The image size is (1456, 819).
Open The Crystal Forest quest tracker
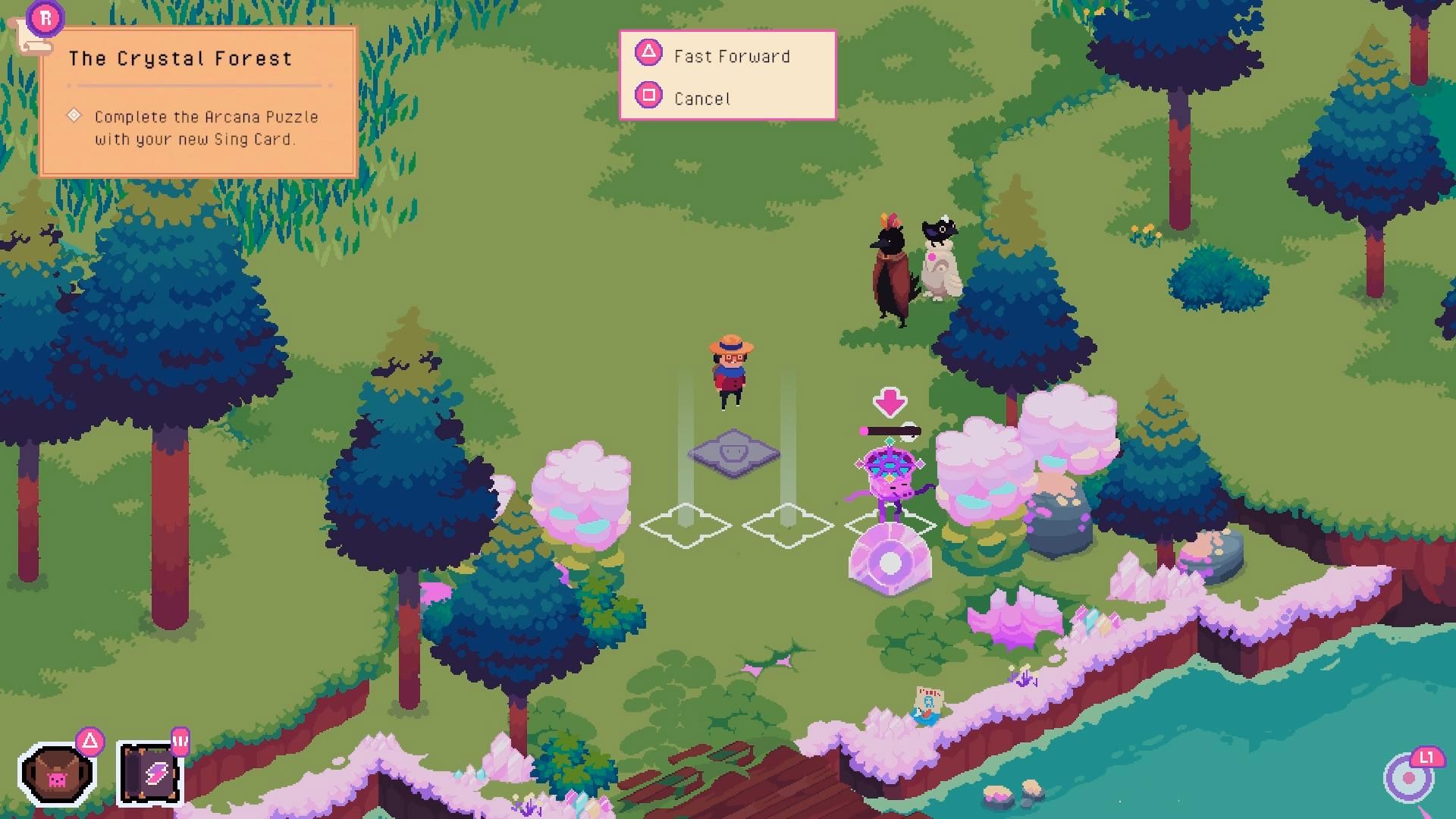coord(197,102)
